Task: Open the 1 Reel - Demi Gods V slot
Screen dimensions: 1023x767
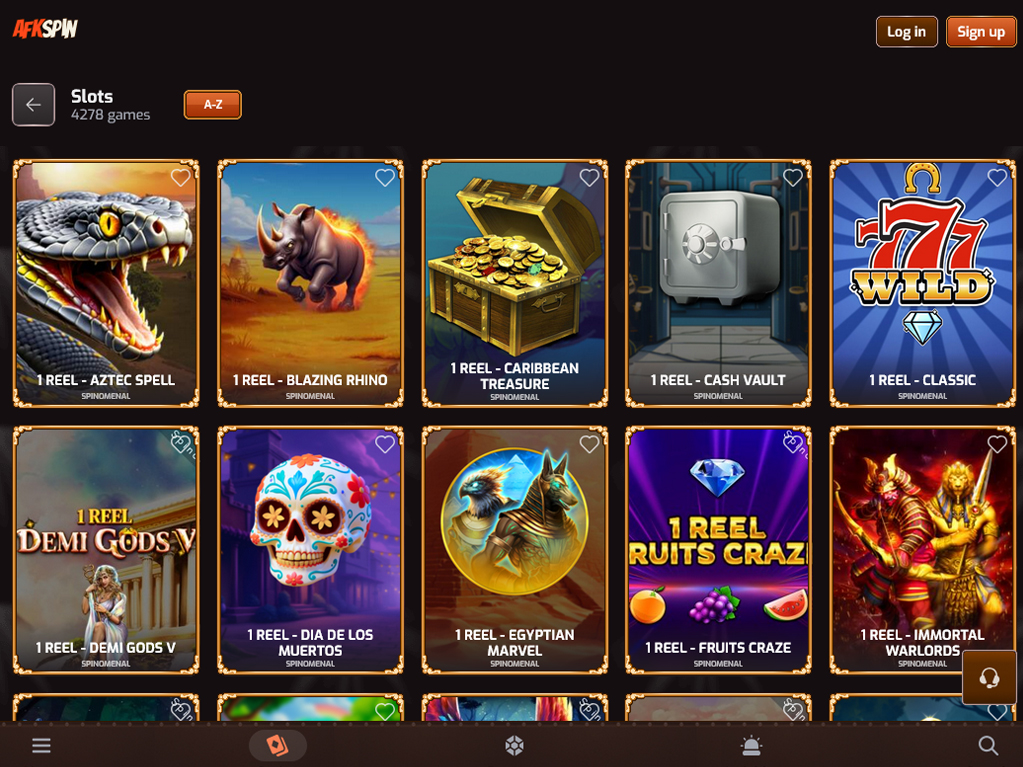Action: [x=106, y=550]
